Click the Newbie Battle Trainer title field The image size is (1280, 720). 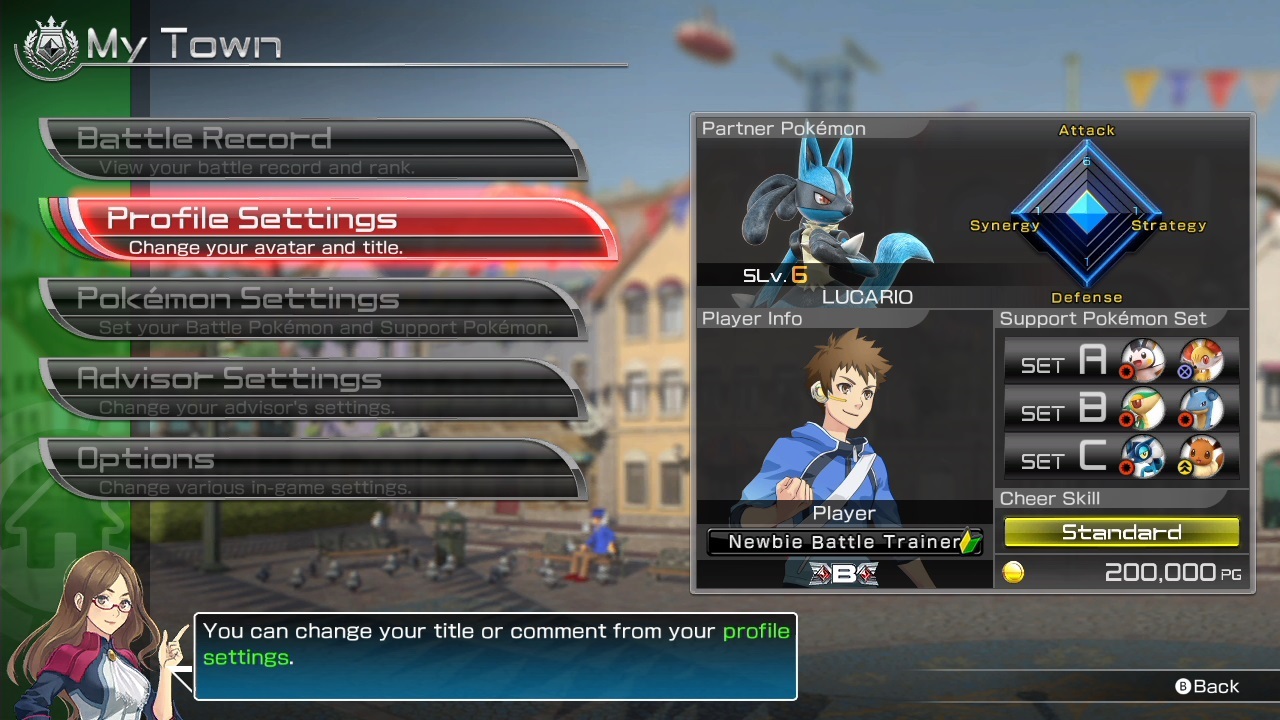[x=843, y=542]
